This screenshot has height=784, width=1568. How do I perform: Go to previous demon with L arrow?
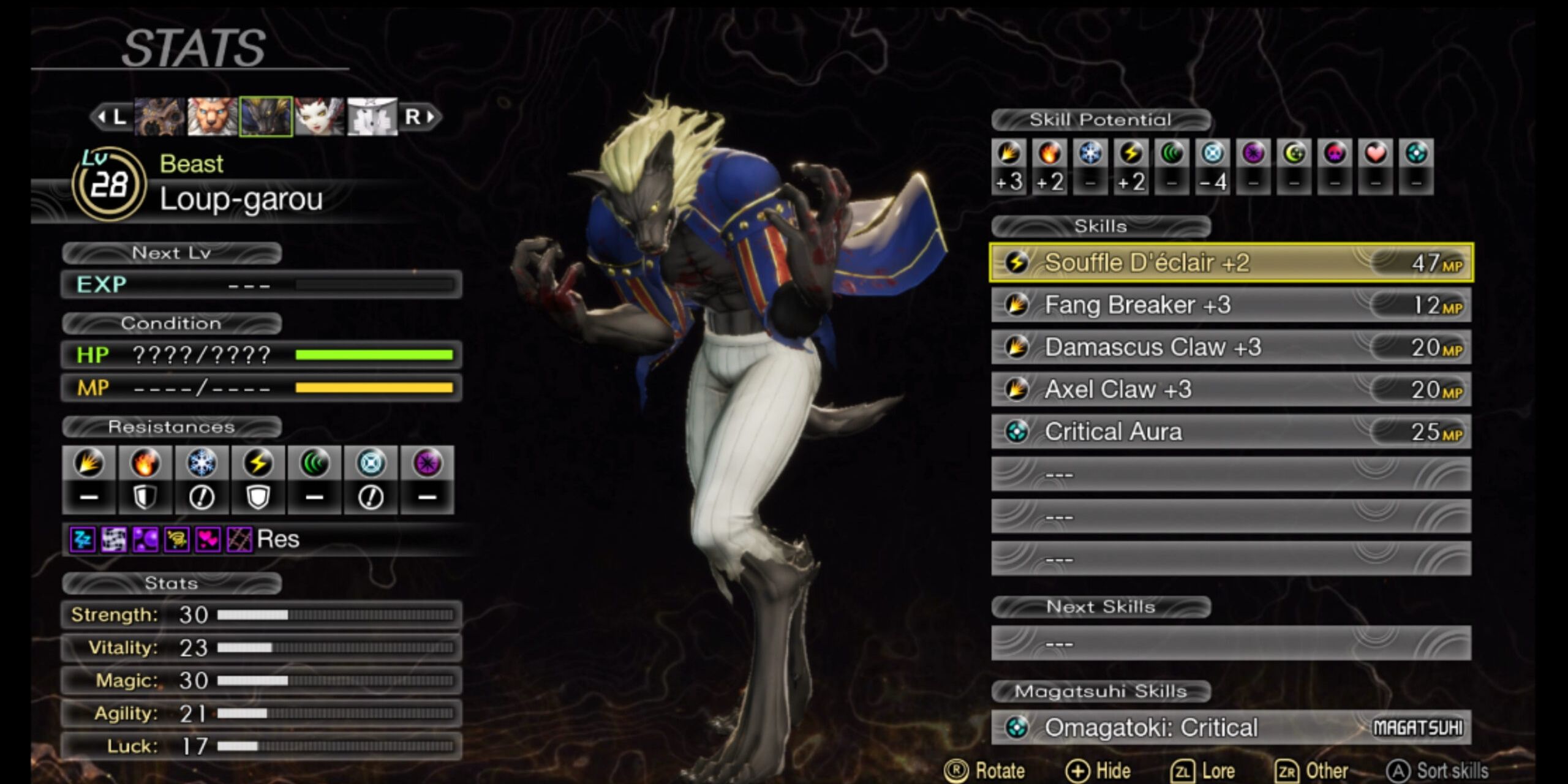(x=111, y=116)
